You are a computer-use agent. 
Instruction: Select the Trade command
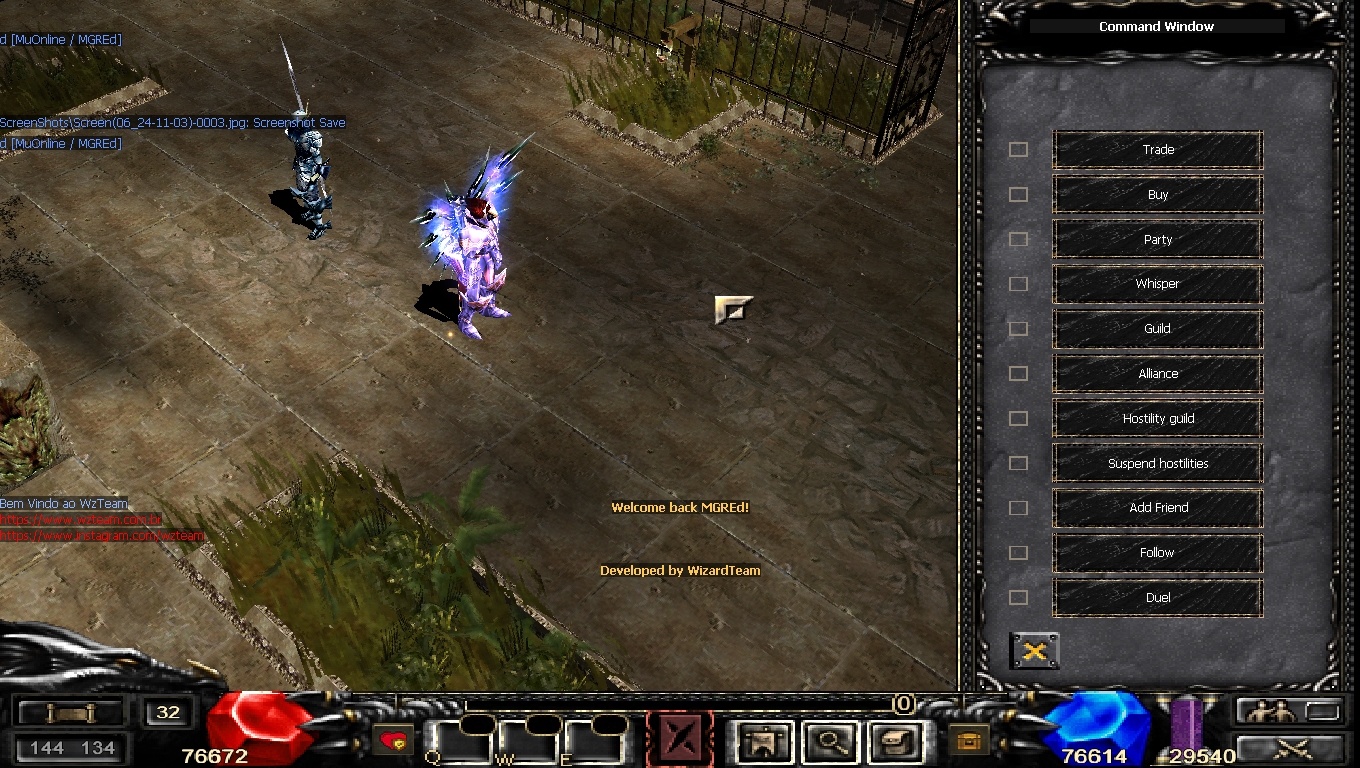(x=1158, y=150)
